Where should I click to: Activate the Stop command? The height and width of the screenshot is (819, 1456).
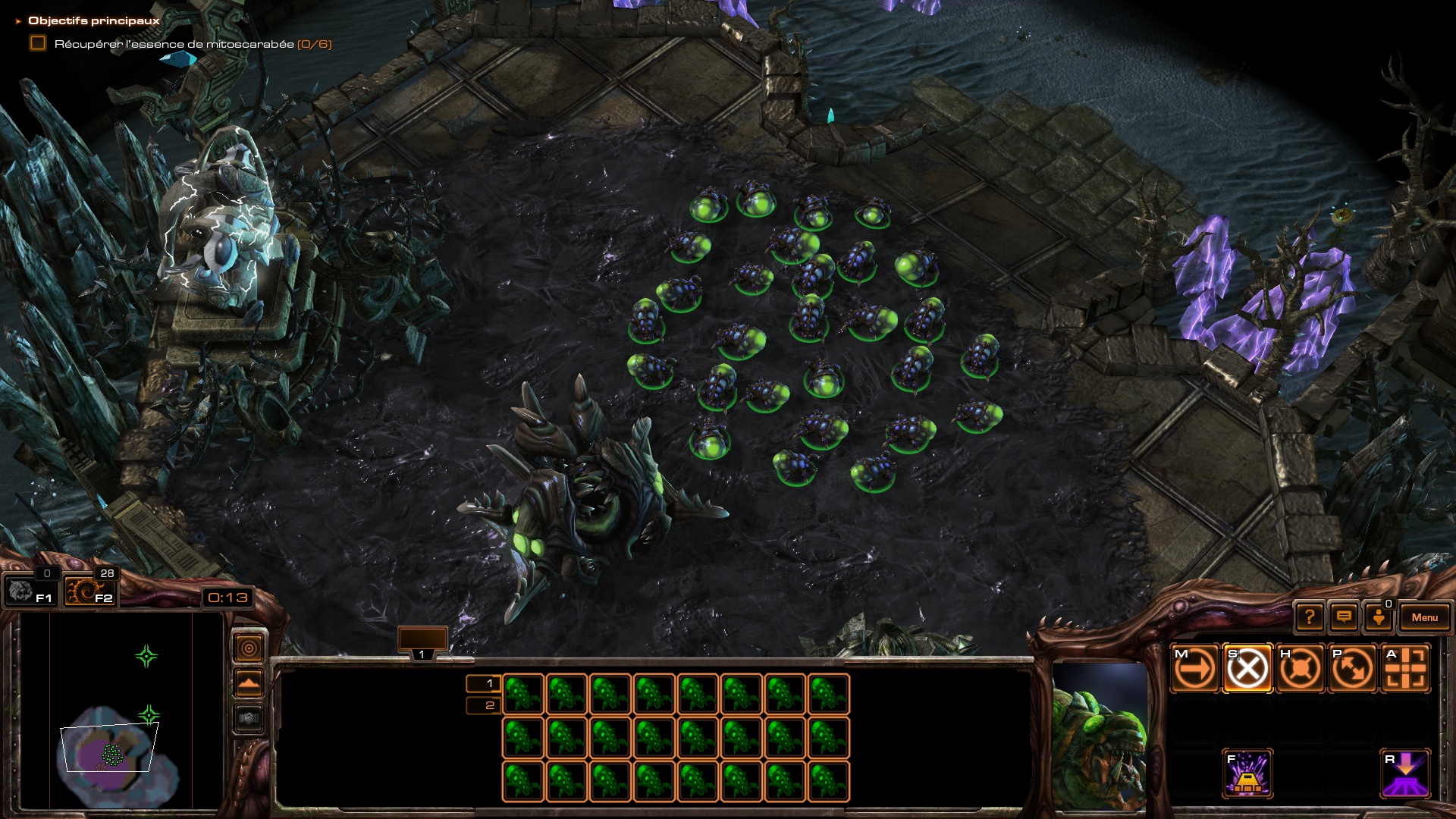tap(1247, 669)
